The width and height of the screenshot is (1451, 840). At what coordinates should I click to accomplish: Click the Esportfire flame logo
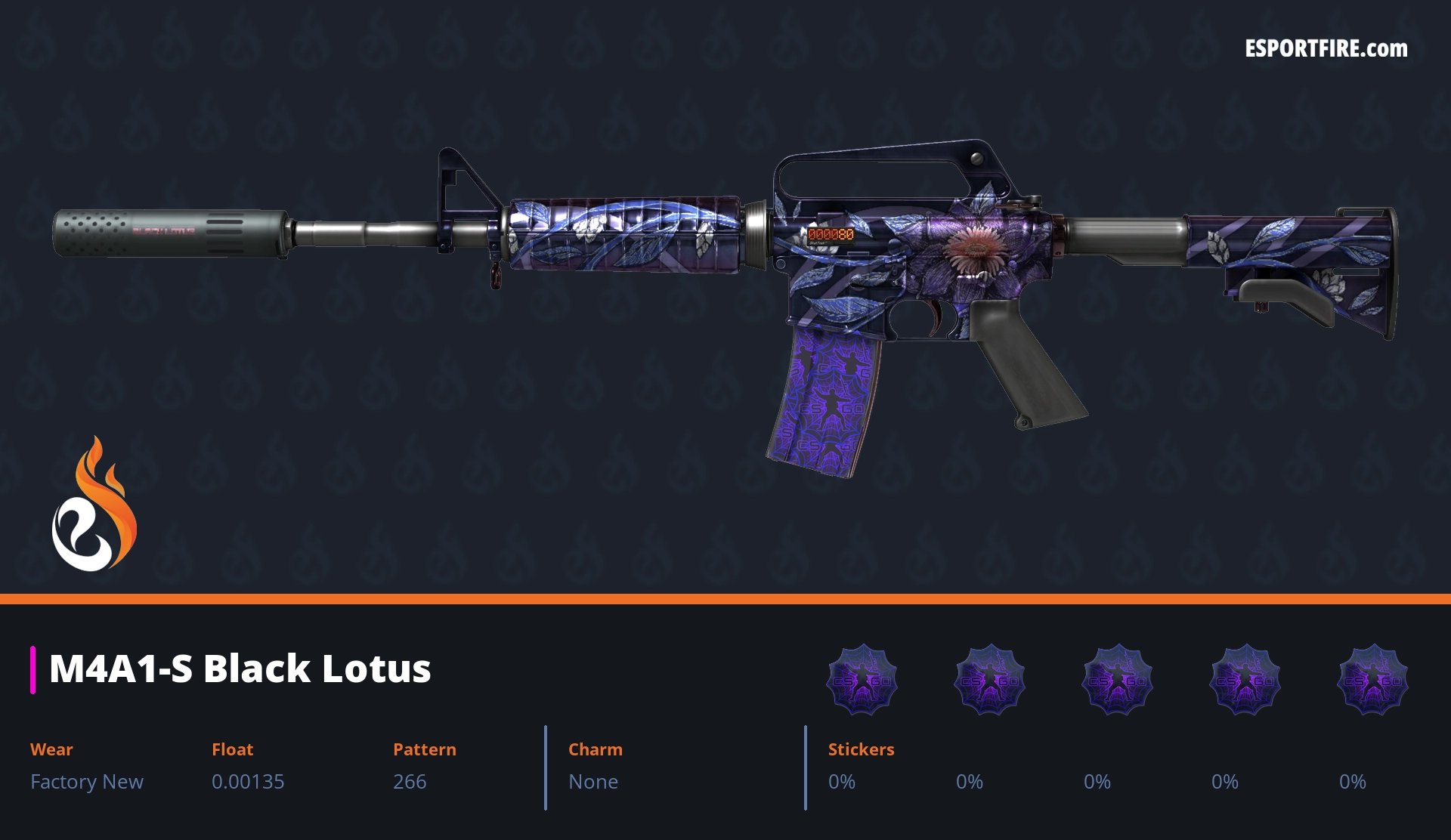[94, 505]
